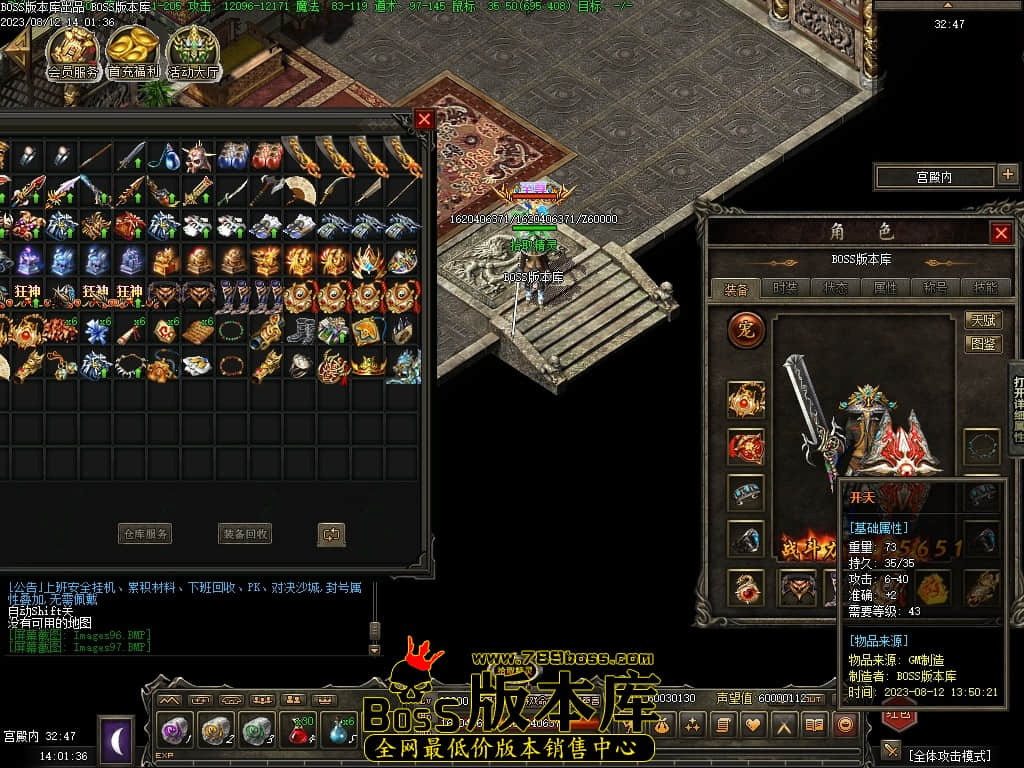Click the round 宠 pet button
This screenshot has width=1024, height=768.
pos(746,330)
